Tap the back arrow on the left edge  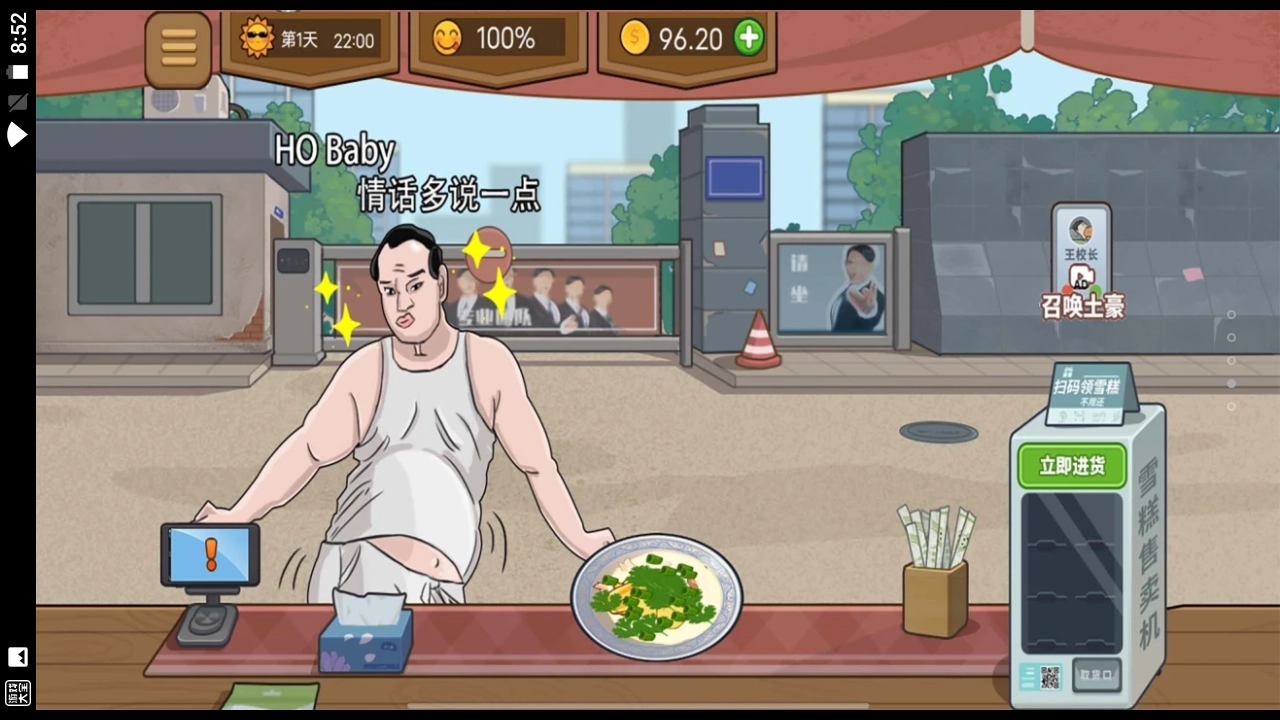point(19,657)
